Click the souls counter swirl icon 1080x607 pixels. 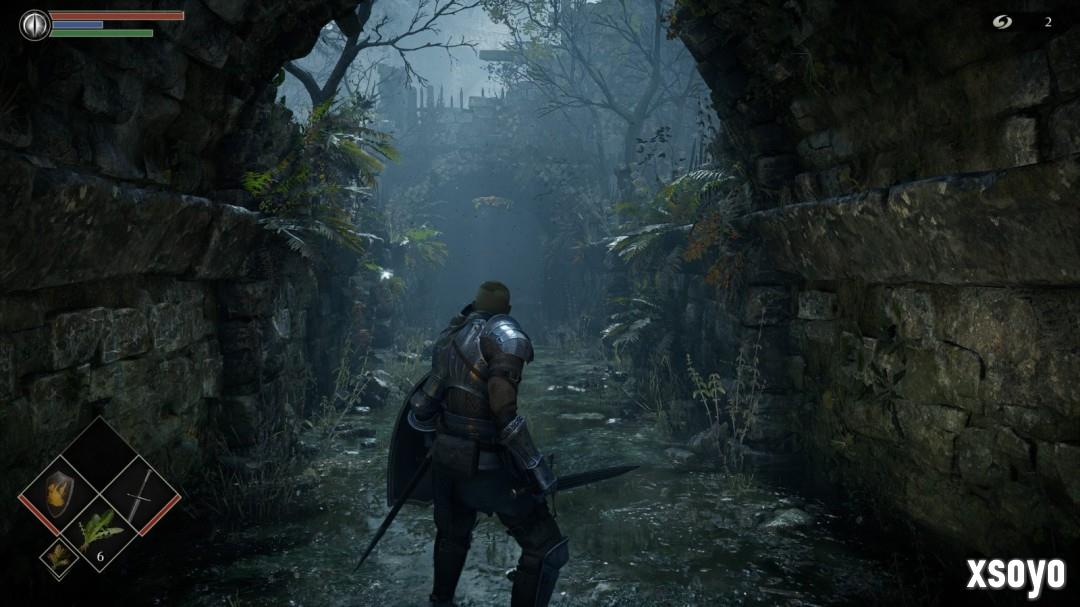pos(1002,21)
